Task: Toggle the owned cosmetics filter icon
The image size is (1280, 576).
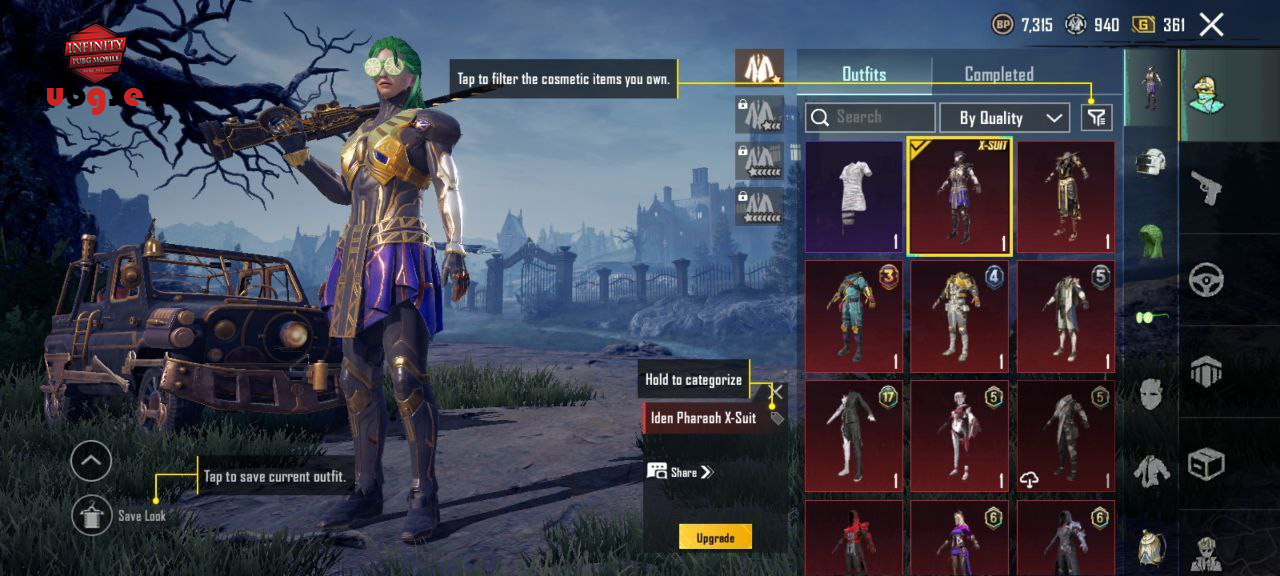Action: point(1097,118)
